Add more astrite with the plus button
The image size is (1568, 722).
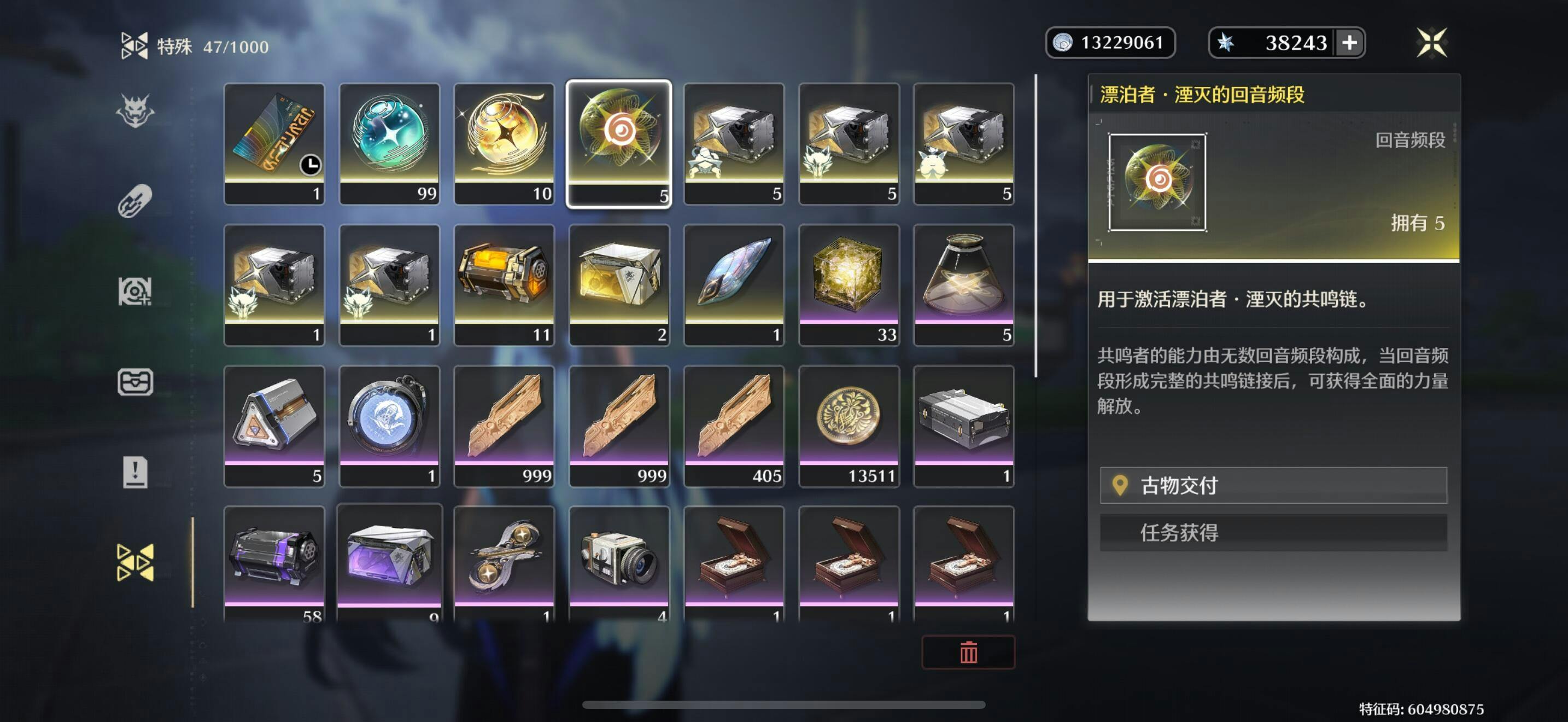coord(1349,43)
